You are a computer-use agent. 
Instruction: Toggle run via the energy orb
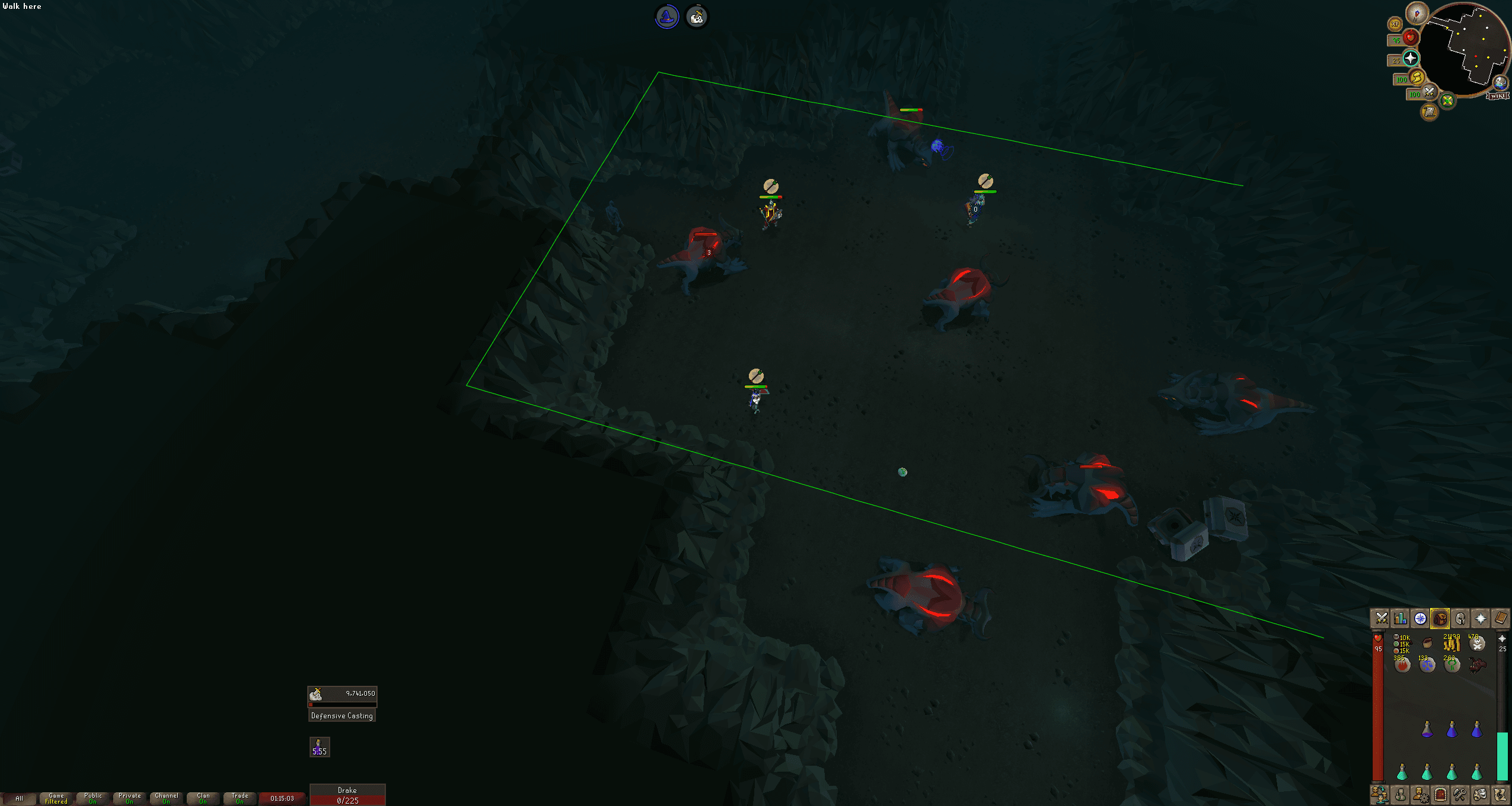(1416, 77)
